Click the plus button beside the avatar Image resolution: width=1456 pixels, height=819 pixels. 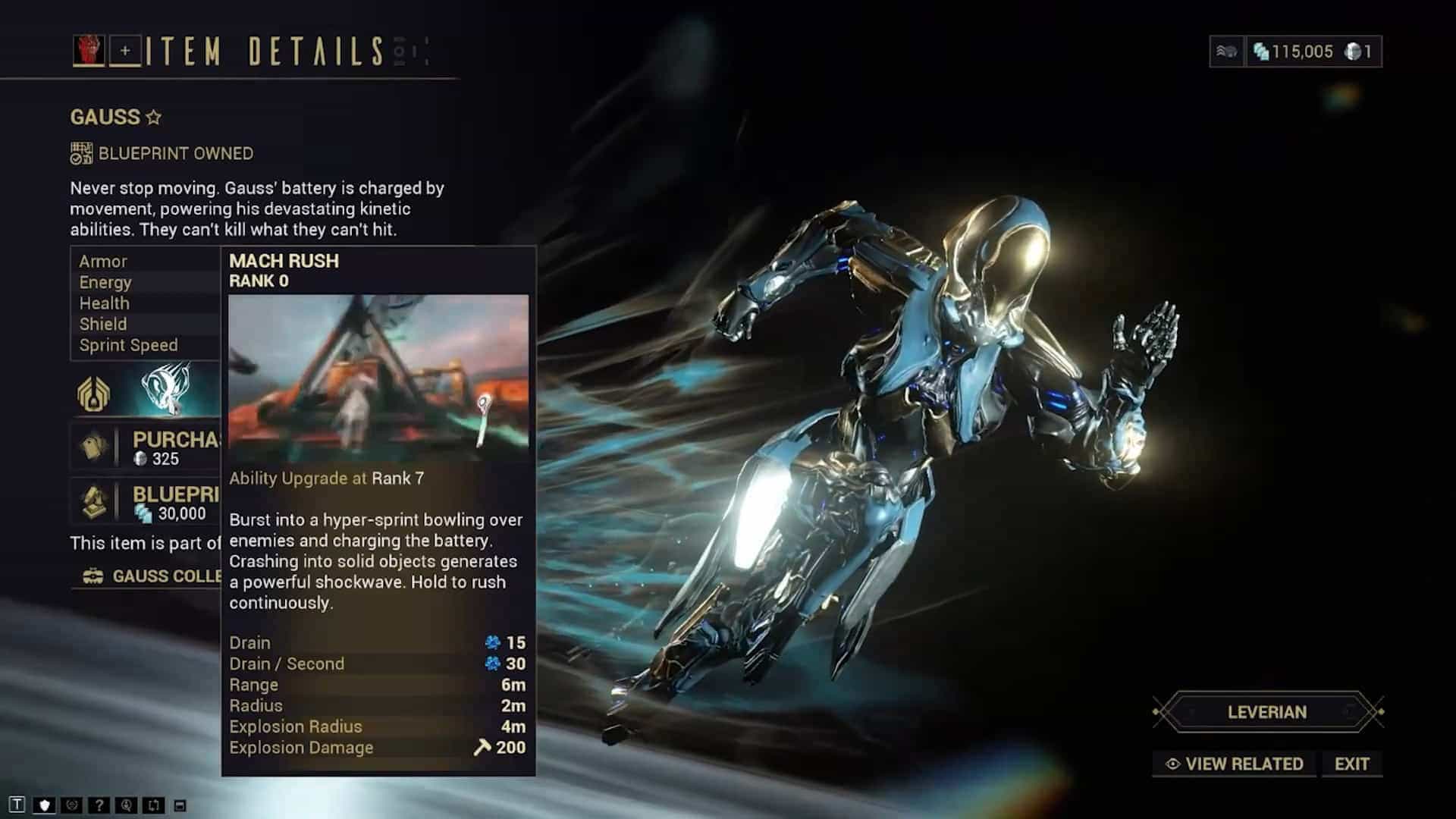pos(125,51)
